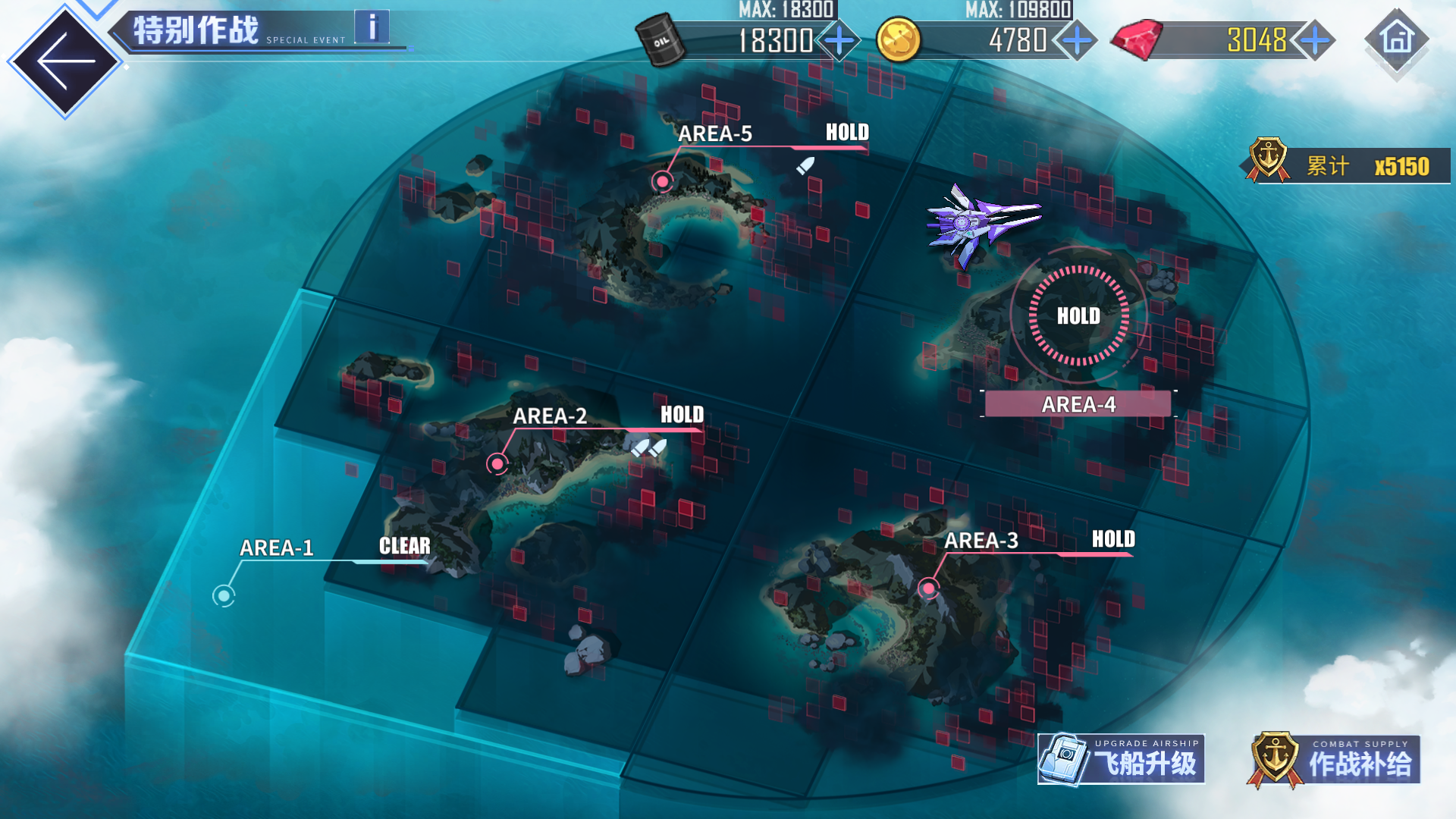
Task: Select the cleared AREA-1 node
Action: (224, 596)
